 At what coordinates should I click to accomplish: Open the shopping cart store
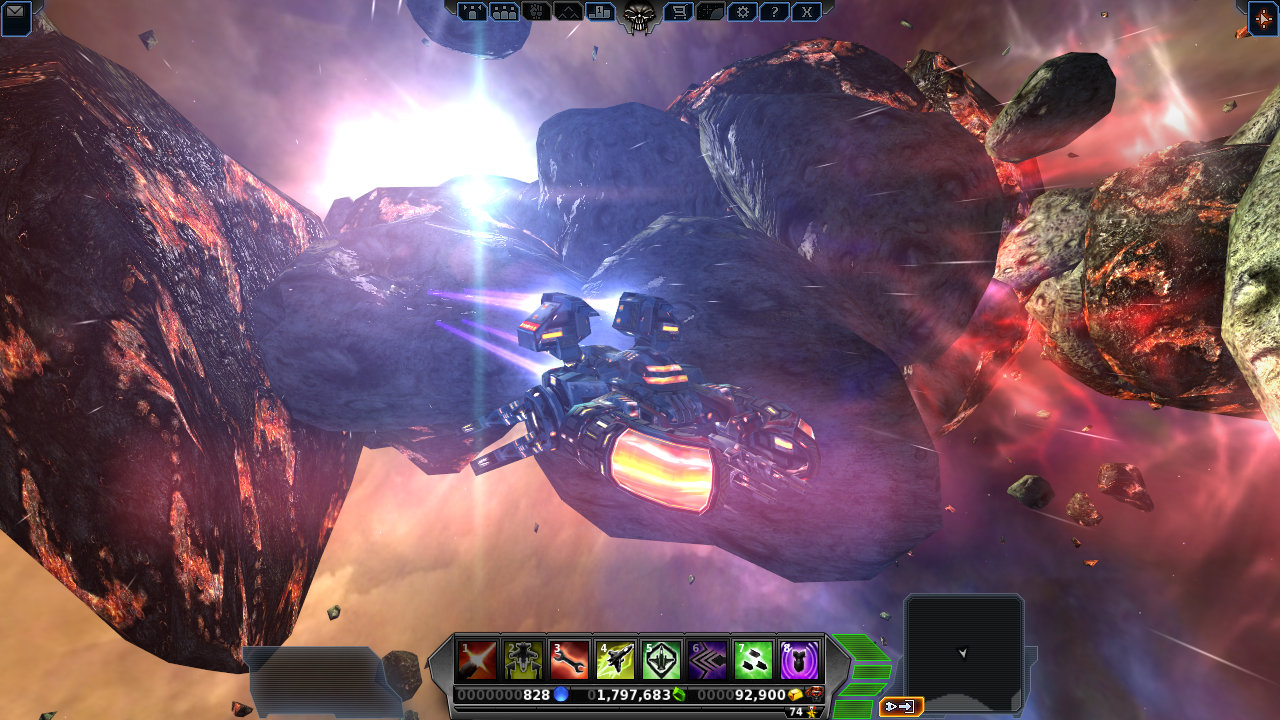click(679, 12)
